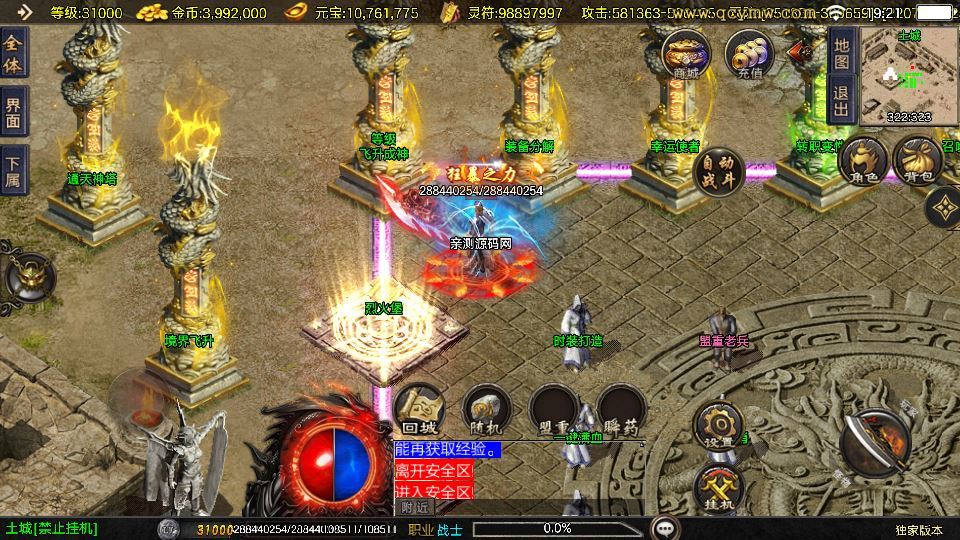960x540 pixels.
Task: Use the 回城 return scroll
Action: click(x=418, y=409)
